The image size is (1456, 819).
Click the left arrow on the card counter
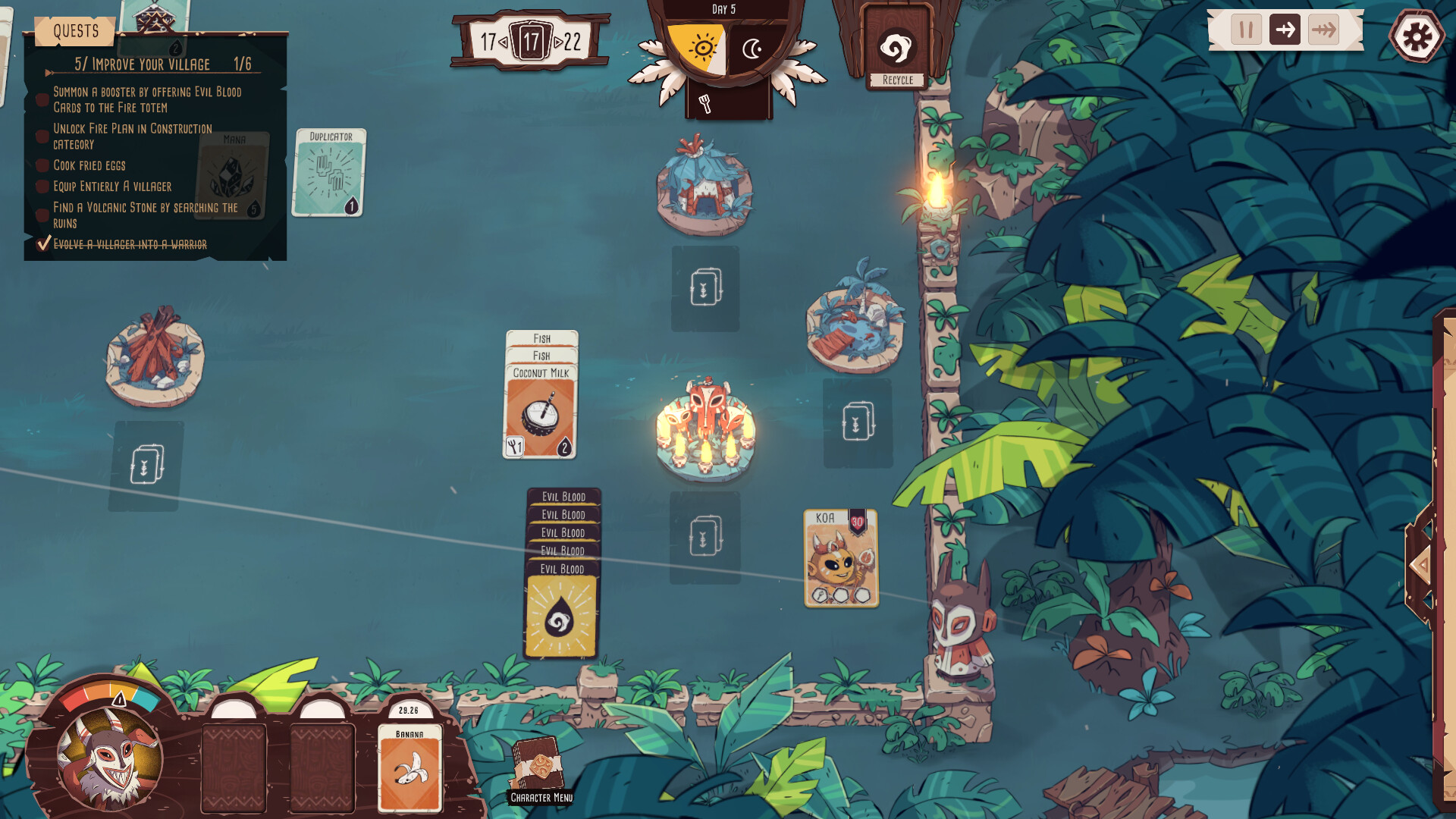(502, 43)
